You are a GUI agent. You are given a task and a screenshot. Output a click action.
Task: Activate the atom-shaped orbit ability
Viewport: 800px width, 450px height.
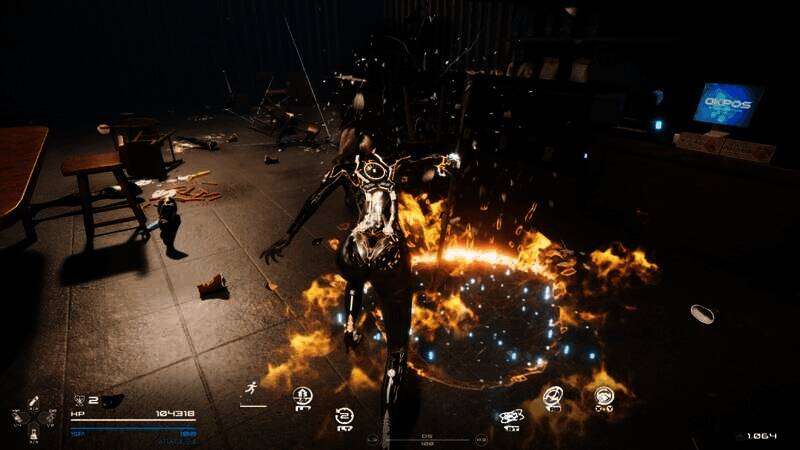pyautogui.click(x=509, y=417)
